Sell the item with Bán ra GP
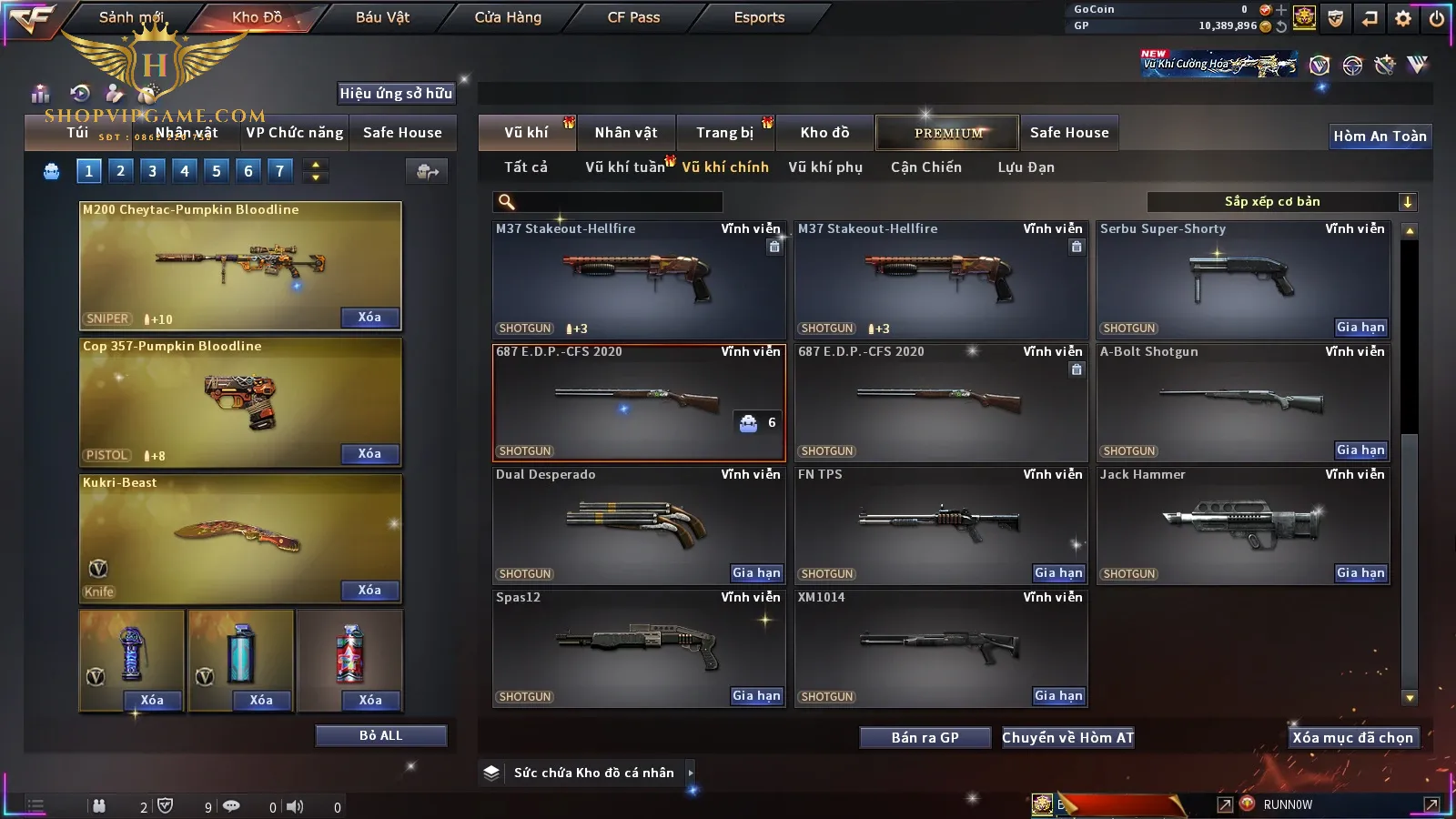 pyautogui.click(x=925, y=738)
